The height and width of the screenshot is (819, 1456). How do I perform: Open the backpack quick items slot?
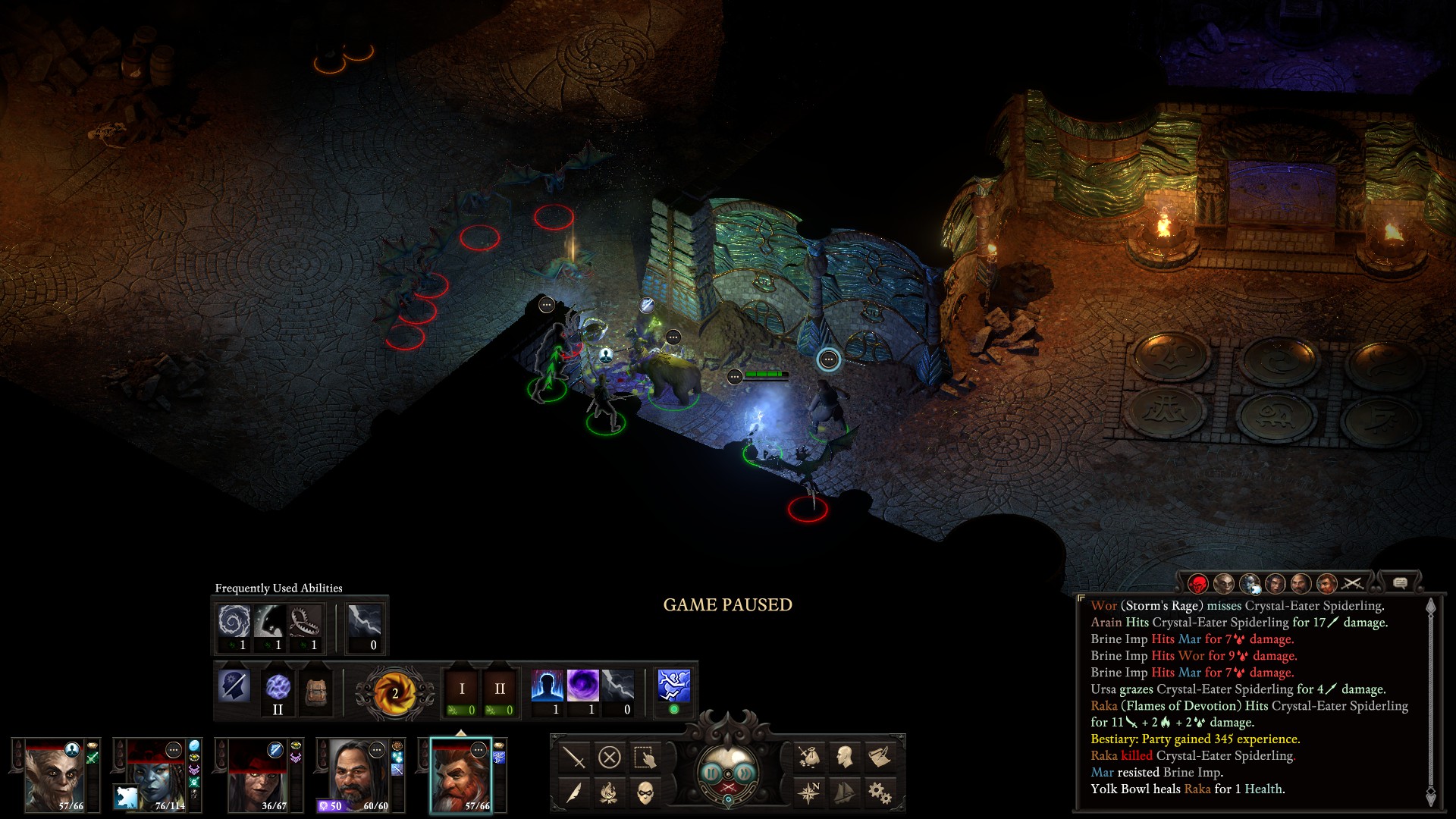coord(315,690)
